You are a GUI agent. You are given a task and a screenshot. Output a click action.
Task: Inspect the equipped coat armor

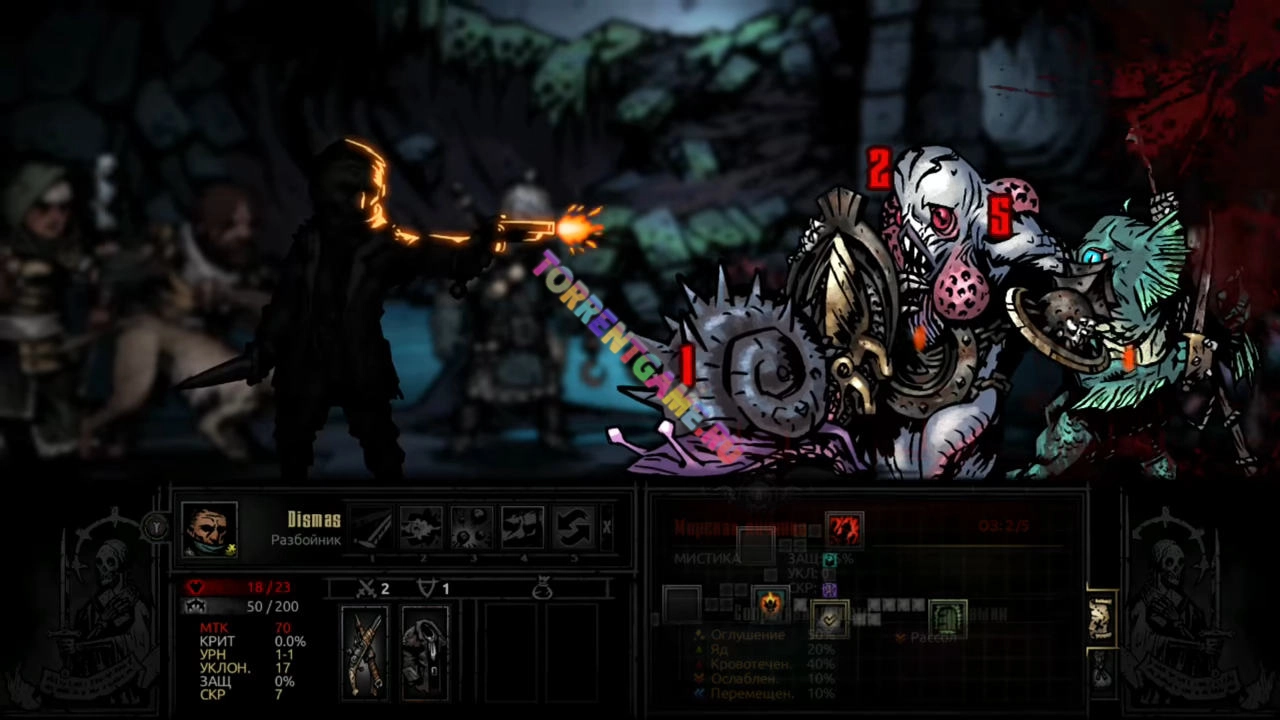[425, 651]
